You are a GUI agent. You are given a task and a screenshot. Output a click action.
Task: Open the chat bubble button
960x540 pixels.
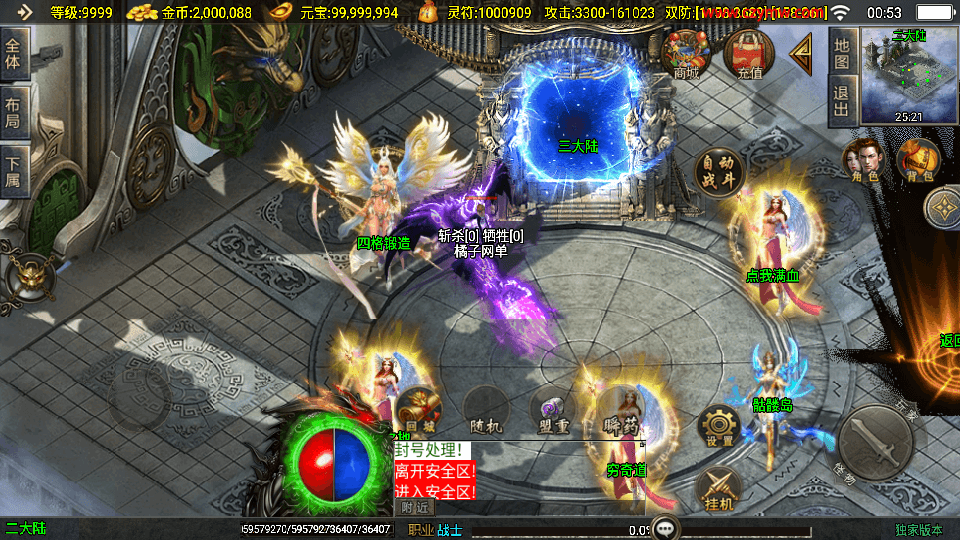tap(663, 528)
